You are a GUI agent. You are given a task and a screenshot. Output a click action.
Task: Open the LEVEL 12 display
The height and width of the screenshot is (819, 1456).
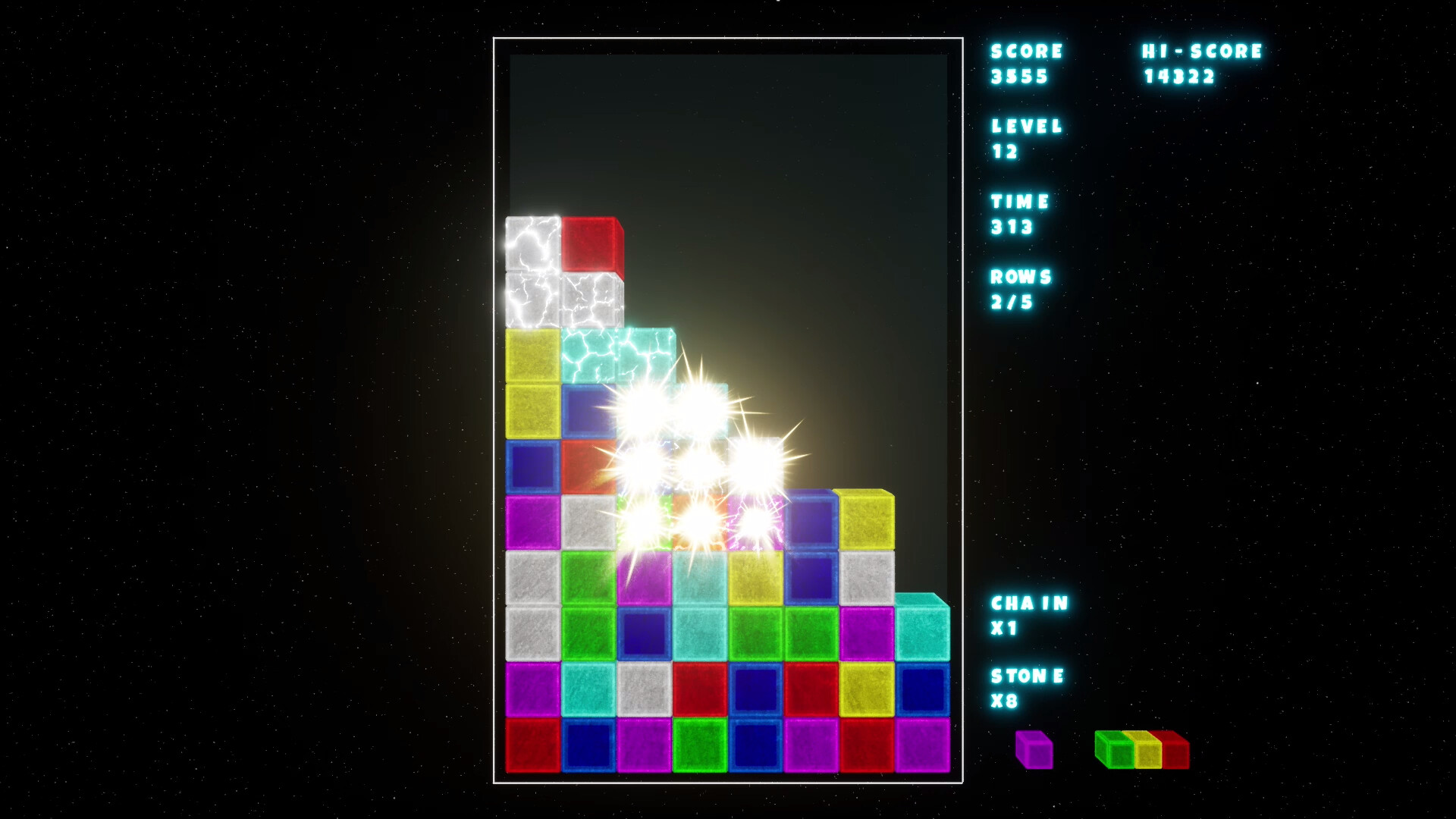coord(1020,139)
